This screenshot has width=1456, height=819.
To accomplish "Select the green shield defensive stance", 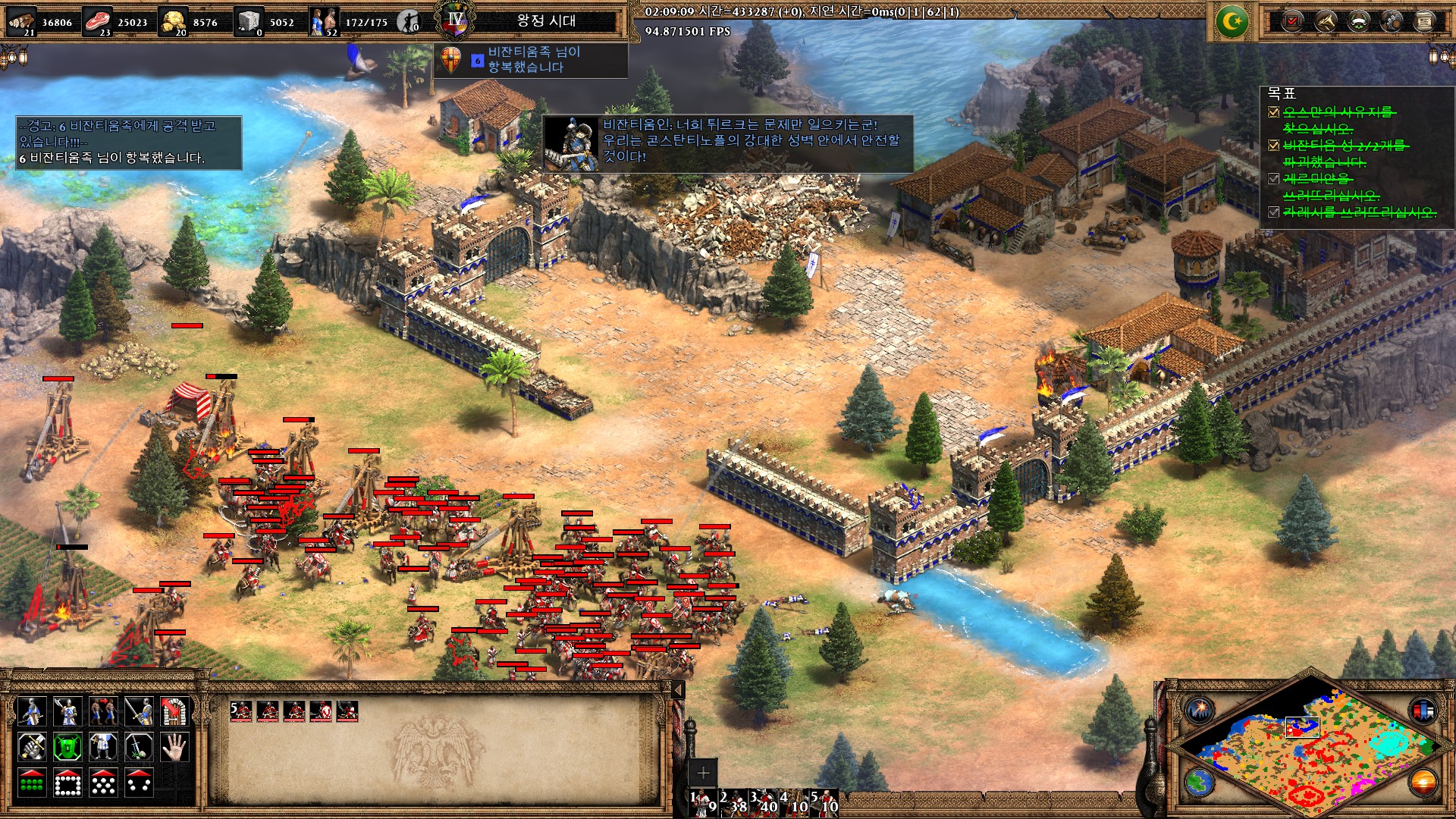I will (67, 747).
